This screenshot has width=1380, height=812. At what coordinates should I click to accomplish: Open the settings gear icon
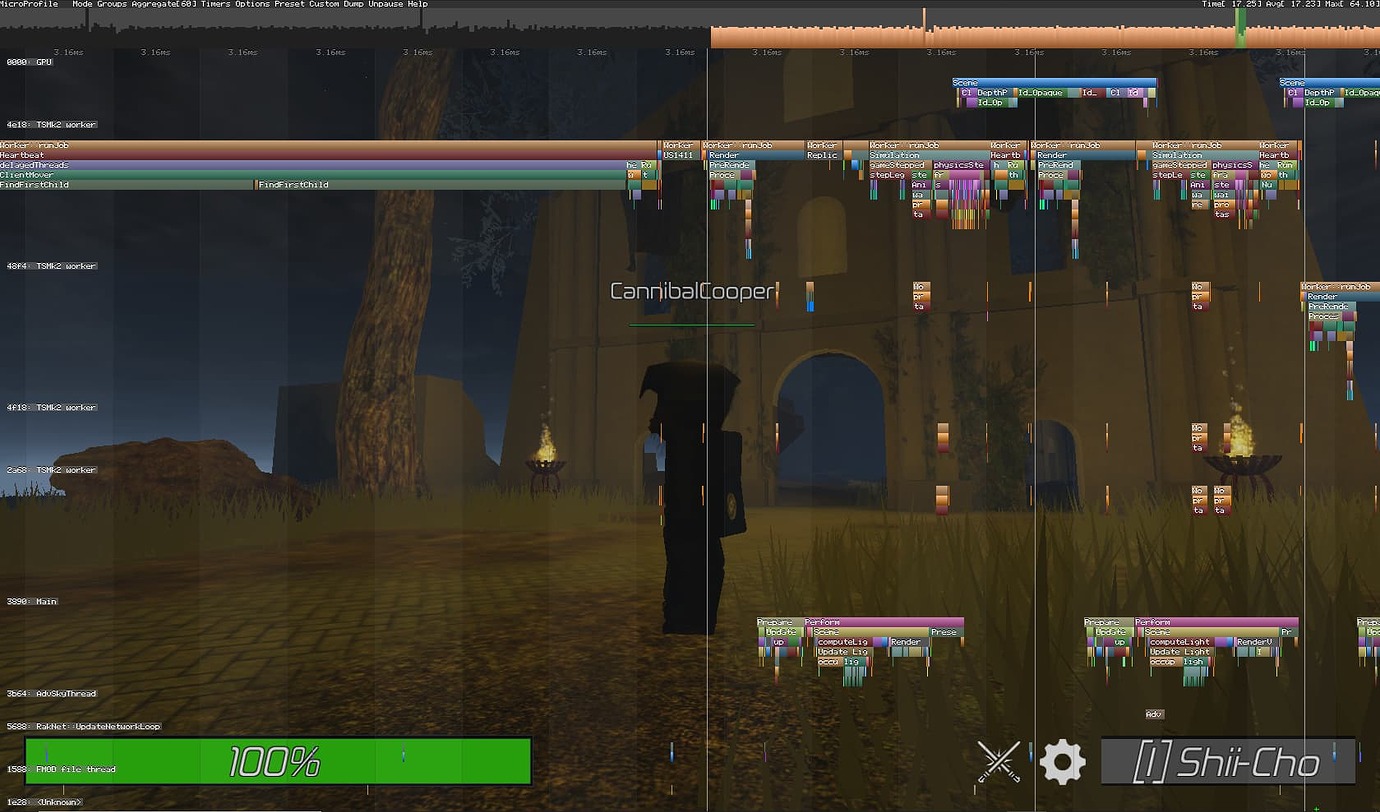pos(1061,761)
